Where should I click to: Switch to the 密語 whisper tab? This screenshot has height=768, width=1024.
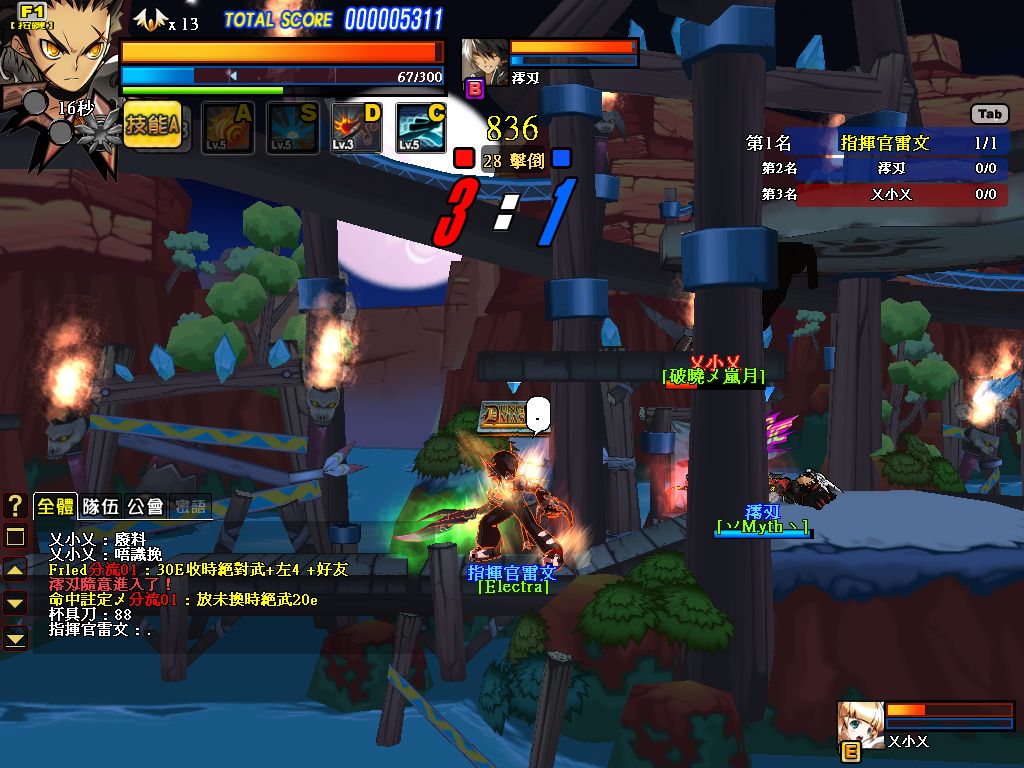pyautogui.click(x=190, y=507)
